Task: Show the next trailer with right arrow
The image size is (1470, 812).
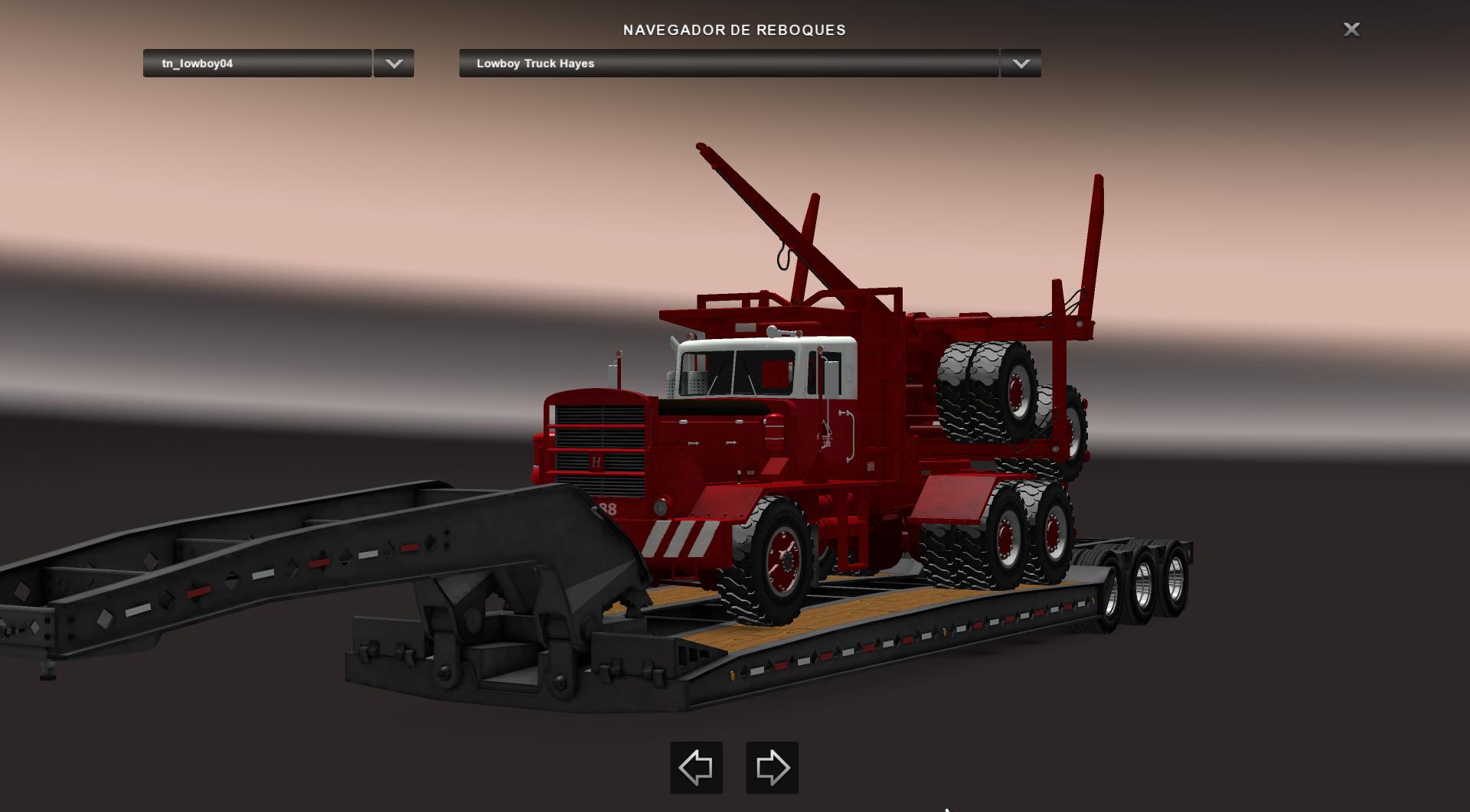Action: click(x=772, y=767)
